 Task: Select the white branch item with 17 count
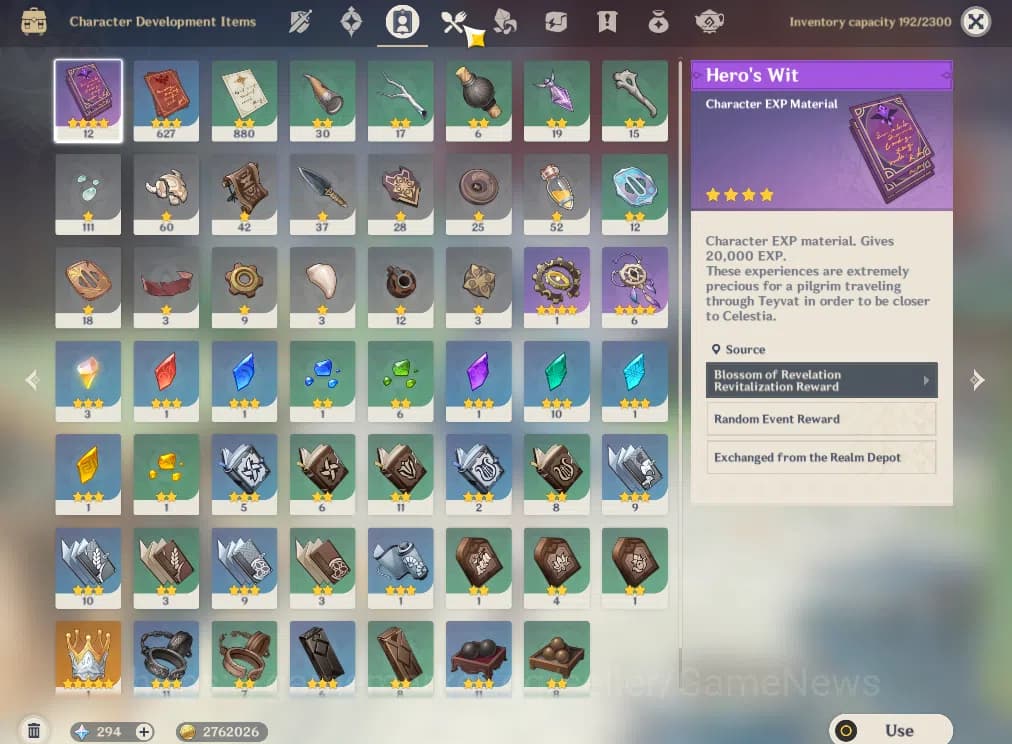click(x=400, y=99)
